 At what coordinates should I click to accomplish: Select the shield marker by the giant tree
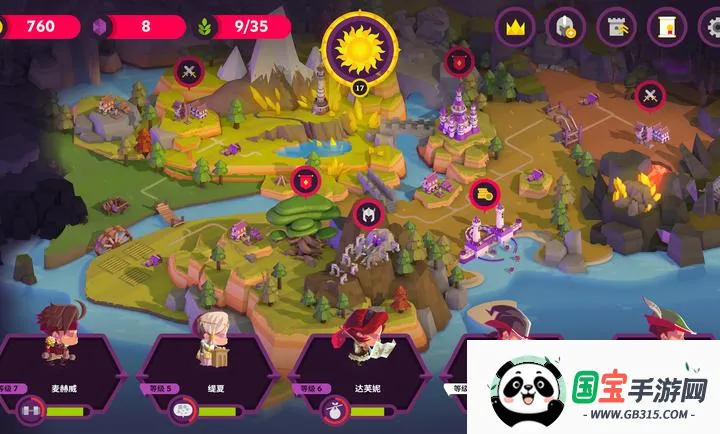tap(305, 180)
